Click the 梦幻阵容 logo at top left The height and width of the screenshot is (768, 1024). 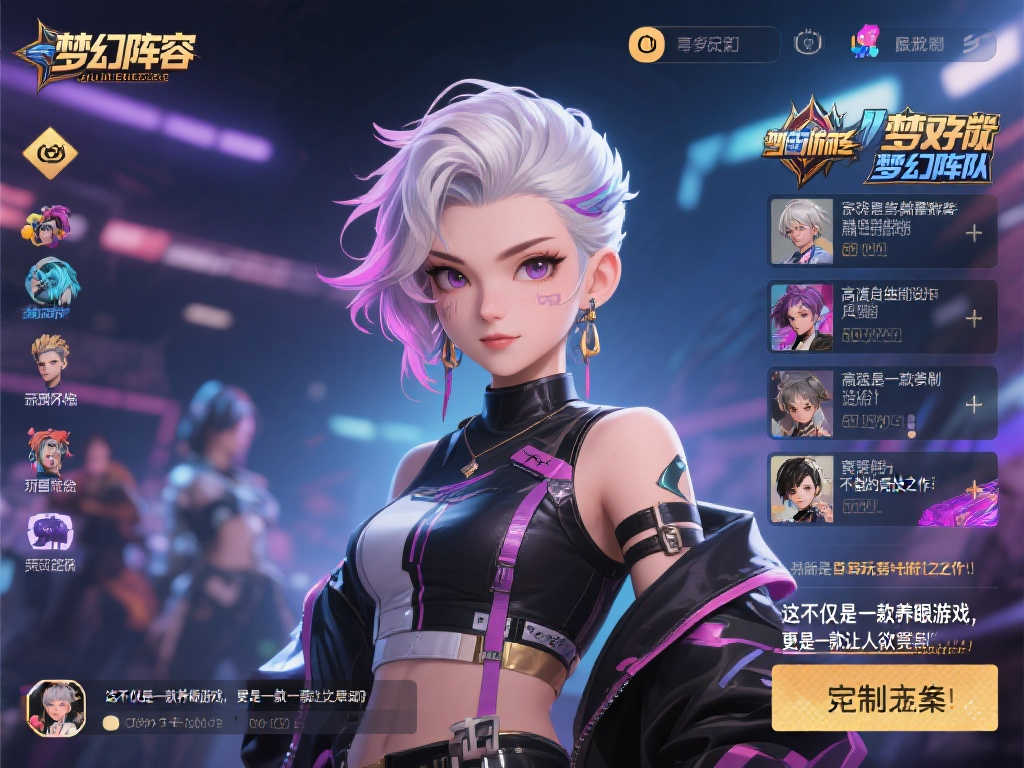pyautogui.click(x=106, y=52)
